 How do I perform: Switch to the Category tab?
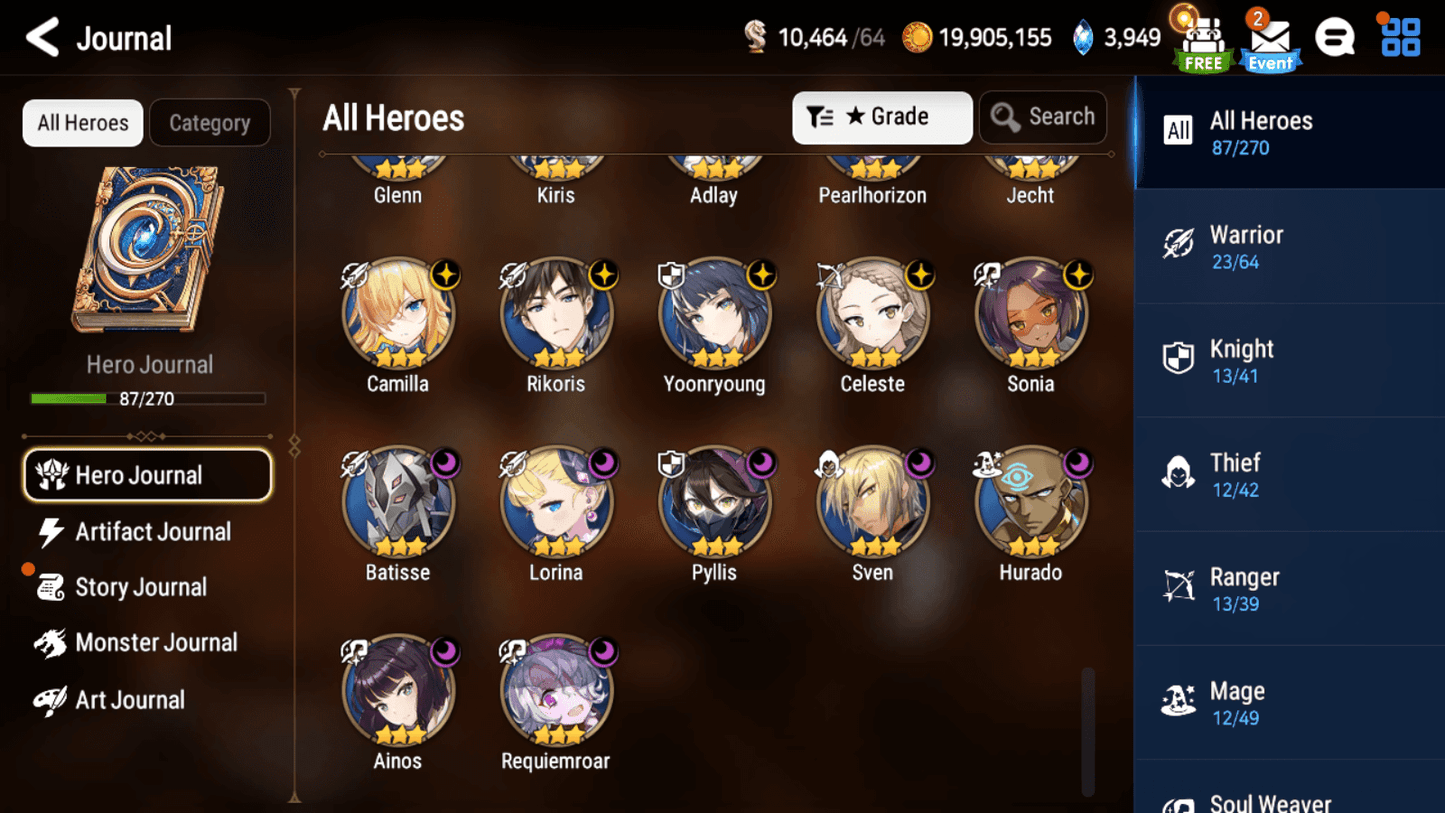[209, 123]
